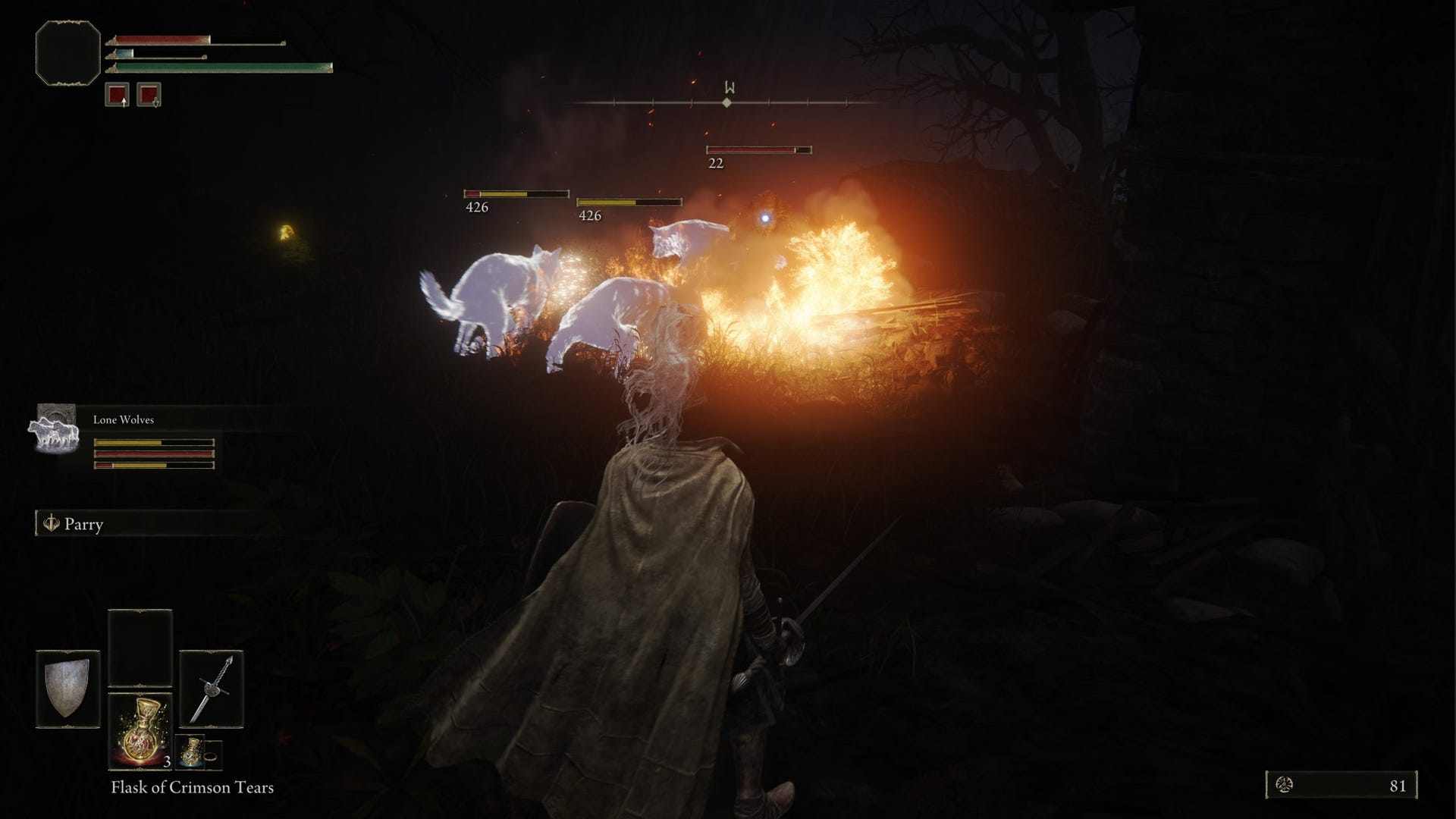
Task: Click the enemy health bar showing 22 damage
Action: 758,149
